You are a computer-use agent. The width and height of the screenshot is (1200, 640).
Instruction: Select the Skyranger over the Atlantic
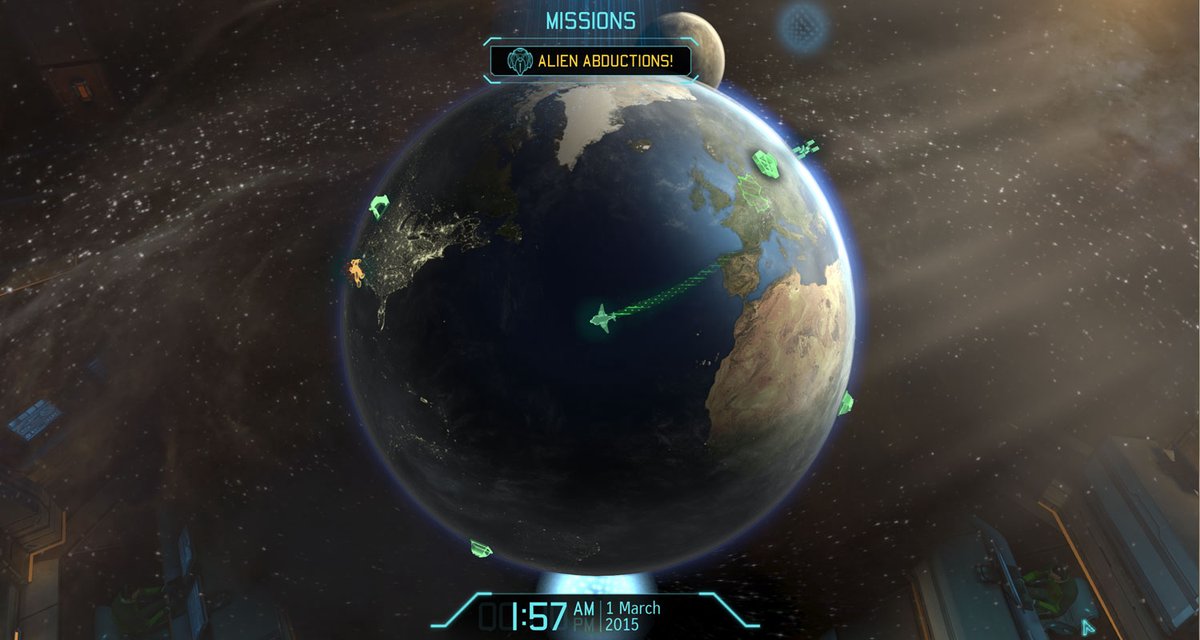pos(601,318)
